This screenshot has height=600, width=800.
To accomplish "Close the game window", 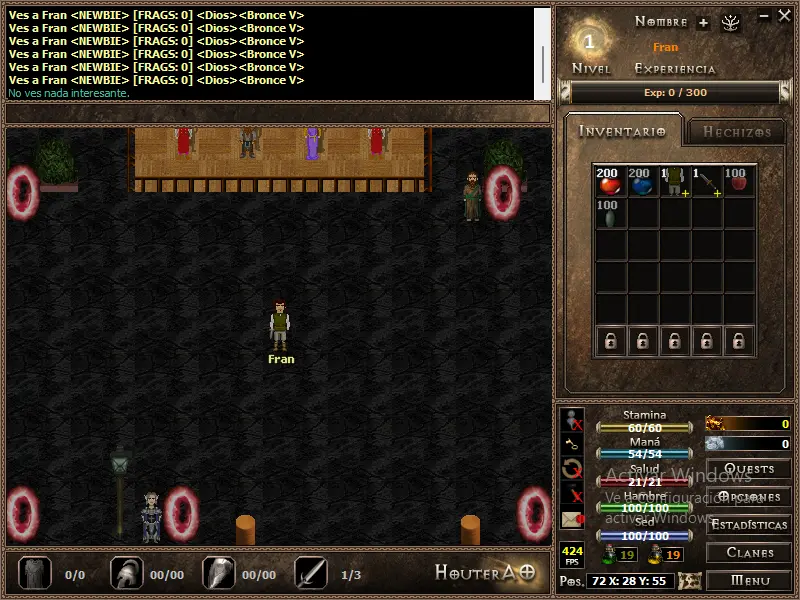I will 784,16.
